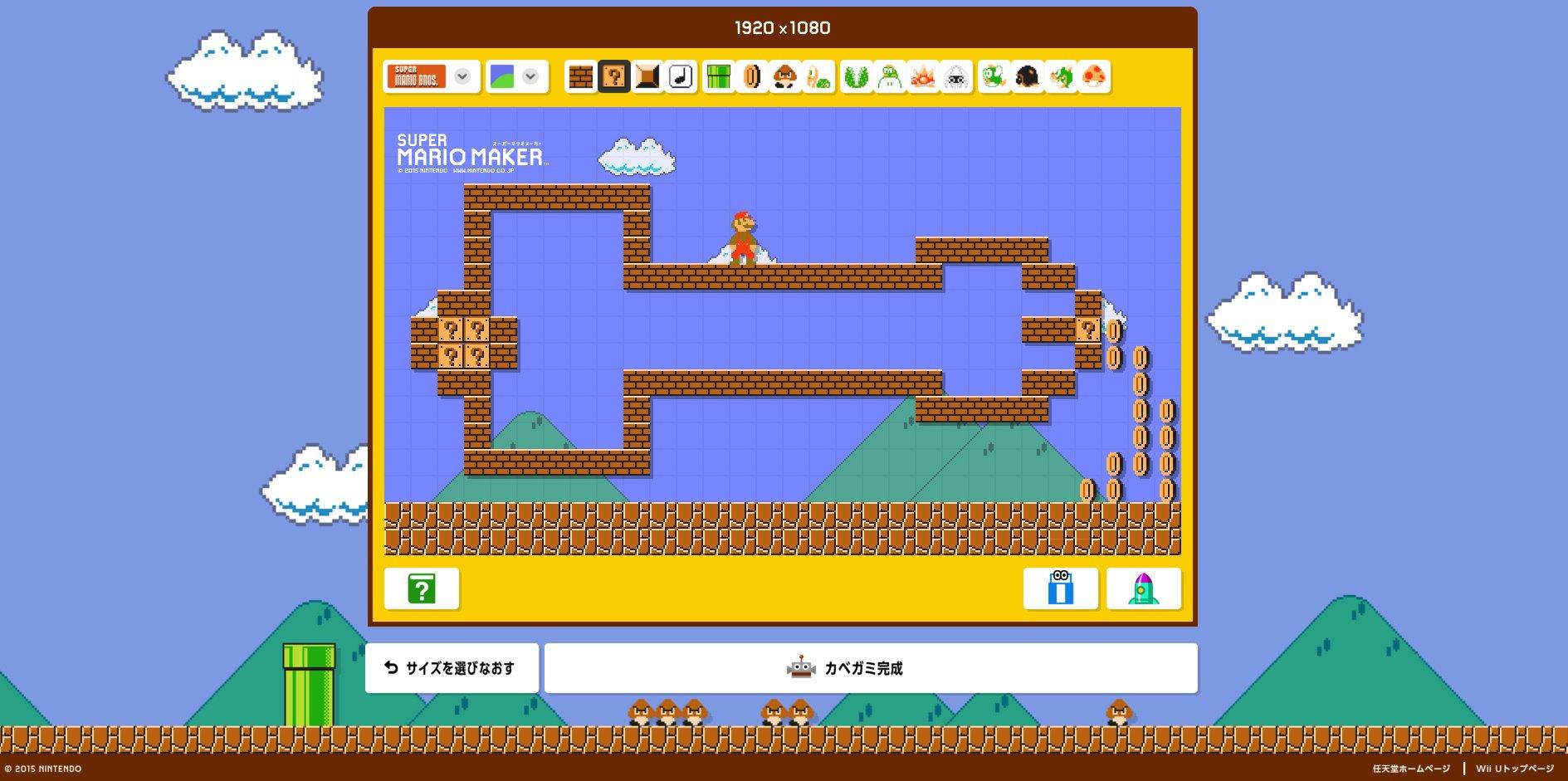
Task: Select the hard ground block tool
Action: tap(646, 77)
